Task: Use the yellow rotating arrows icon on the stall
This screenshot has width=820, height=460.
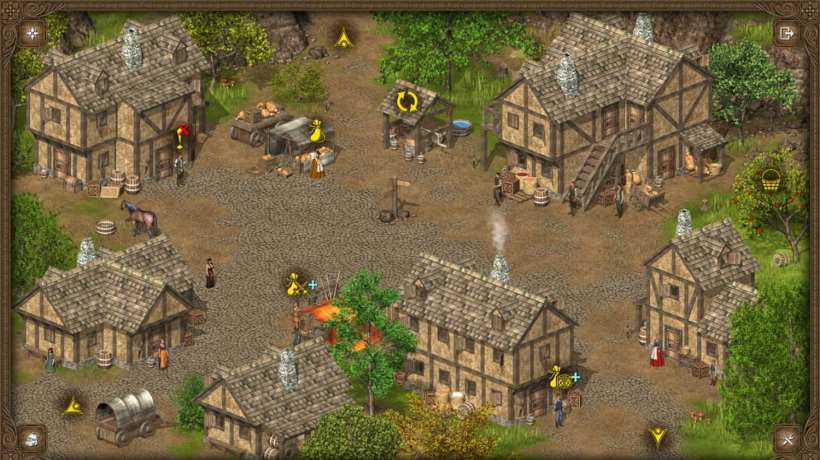Action: [x=406, y=102]
